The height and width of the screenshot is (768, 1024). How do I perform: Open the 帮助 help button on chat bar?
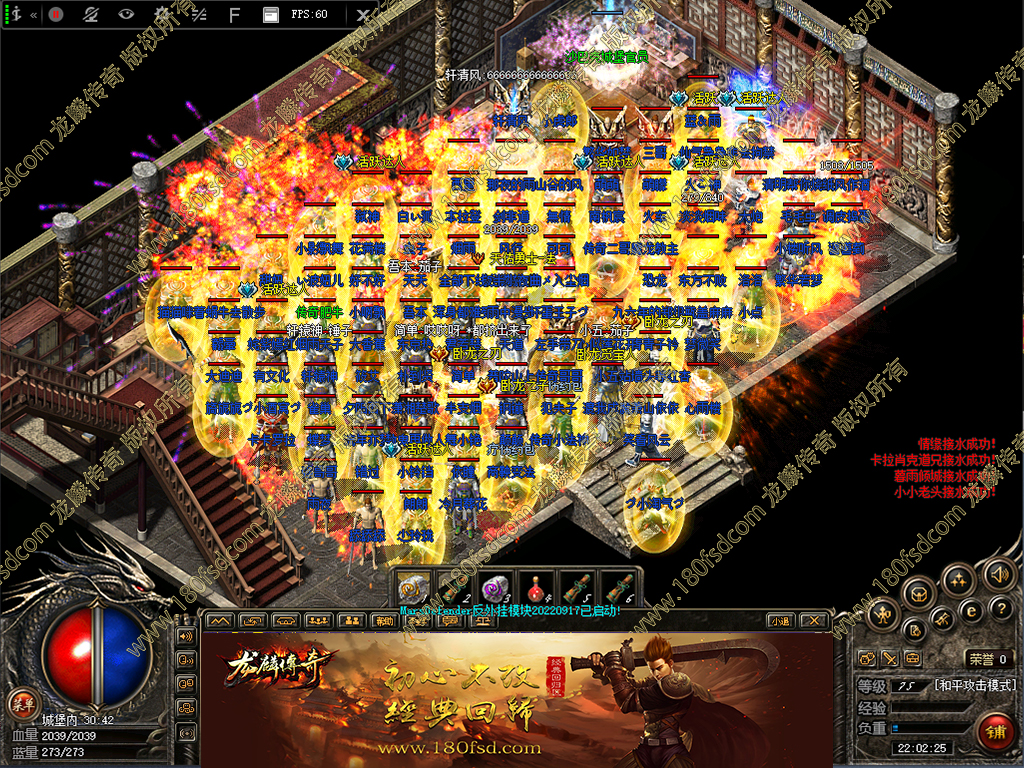coord(383,621)
